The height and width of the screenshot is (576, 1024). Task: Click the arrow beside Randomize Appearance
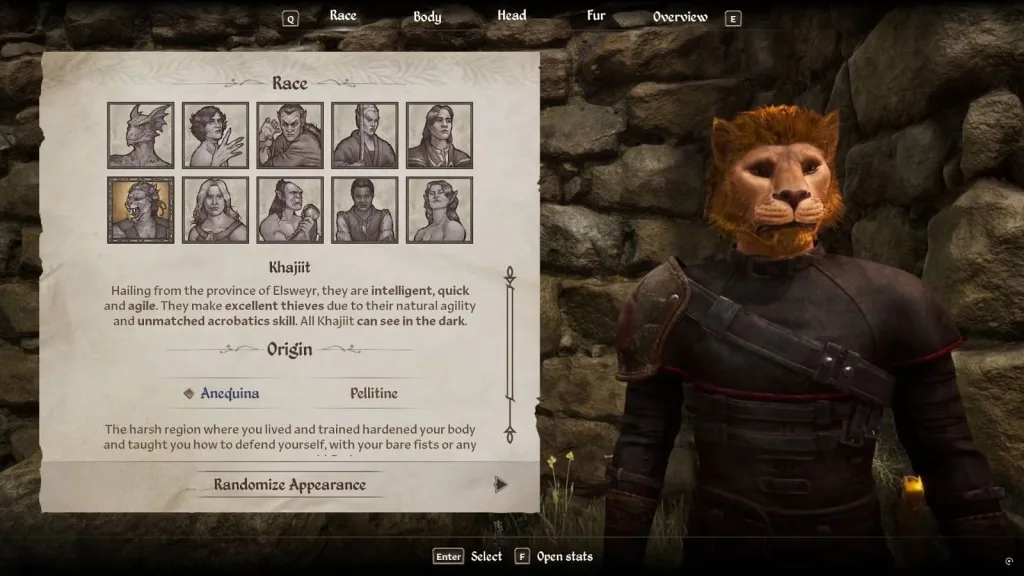coord(500,485)
